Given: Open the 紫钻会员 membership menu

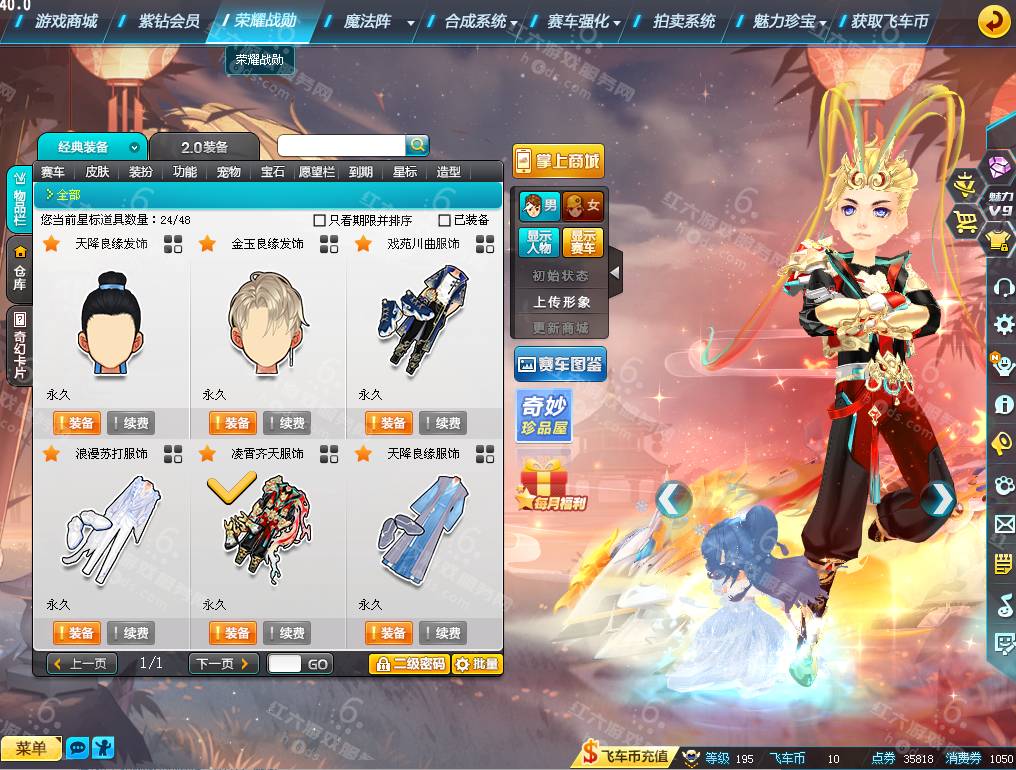Looking at the screenshot, I should [x=169, y=21].
